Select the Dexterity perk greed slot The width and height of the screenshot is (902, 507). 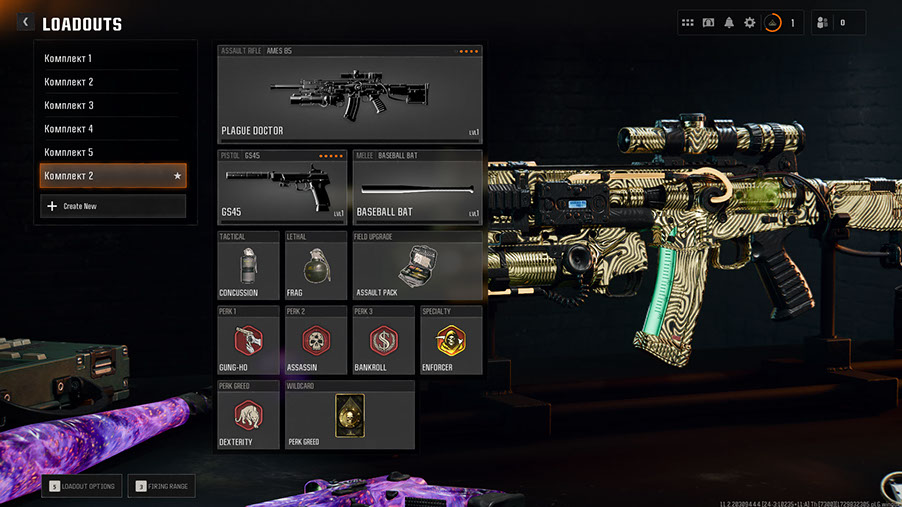pos(248,414)
